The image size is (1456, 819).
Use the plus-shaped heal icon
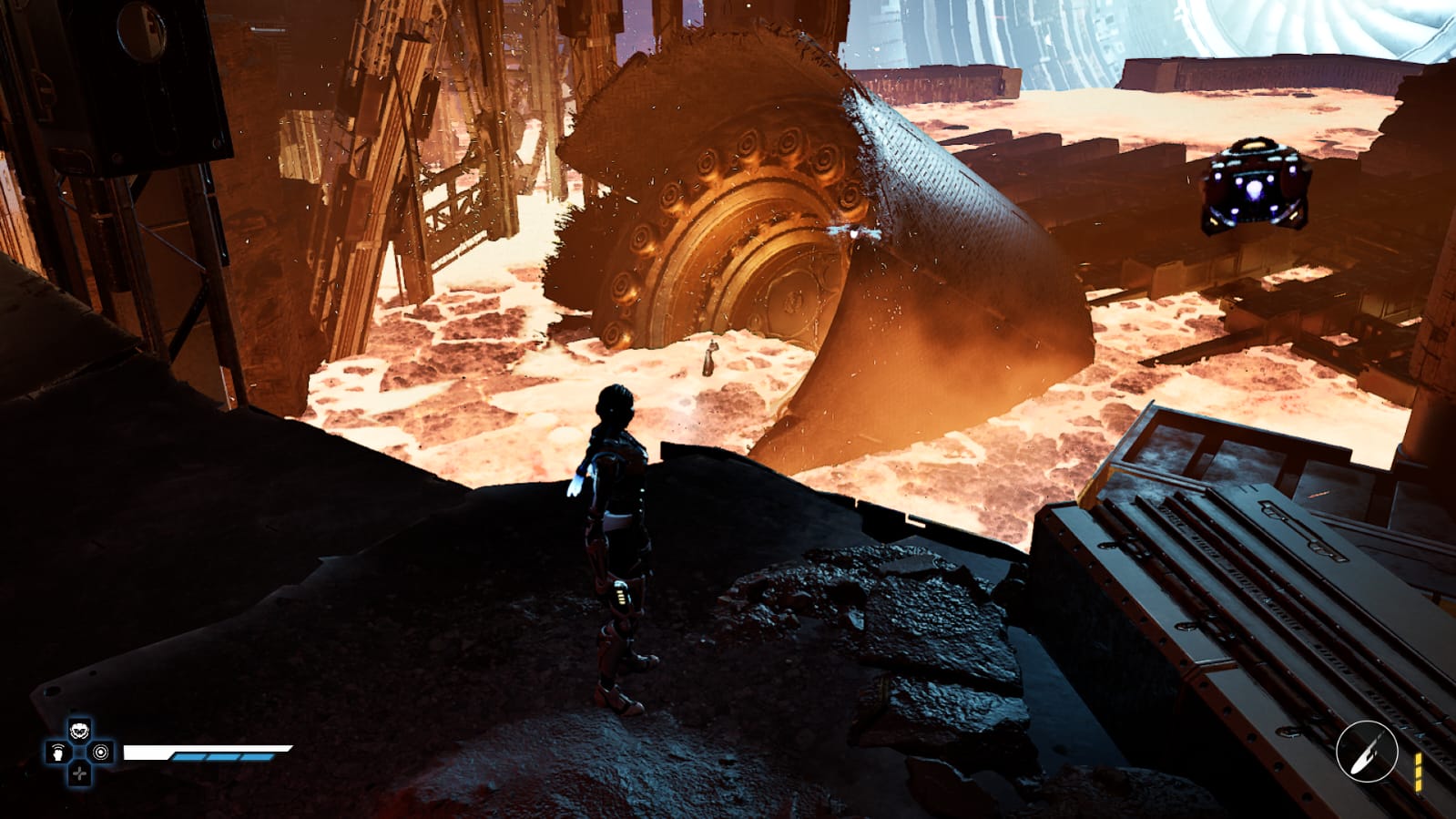(x=80, y=773)
